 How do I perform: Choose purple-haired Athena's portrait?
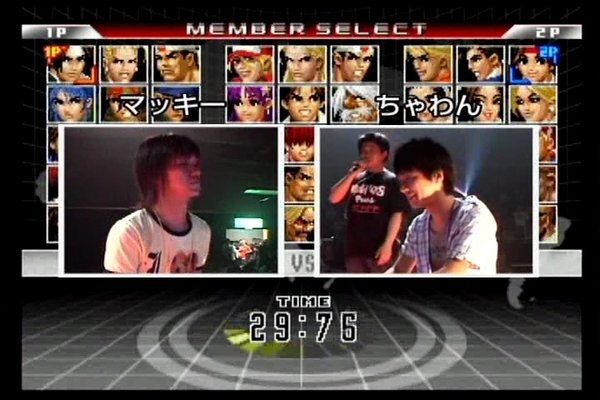250,103
